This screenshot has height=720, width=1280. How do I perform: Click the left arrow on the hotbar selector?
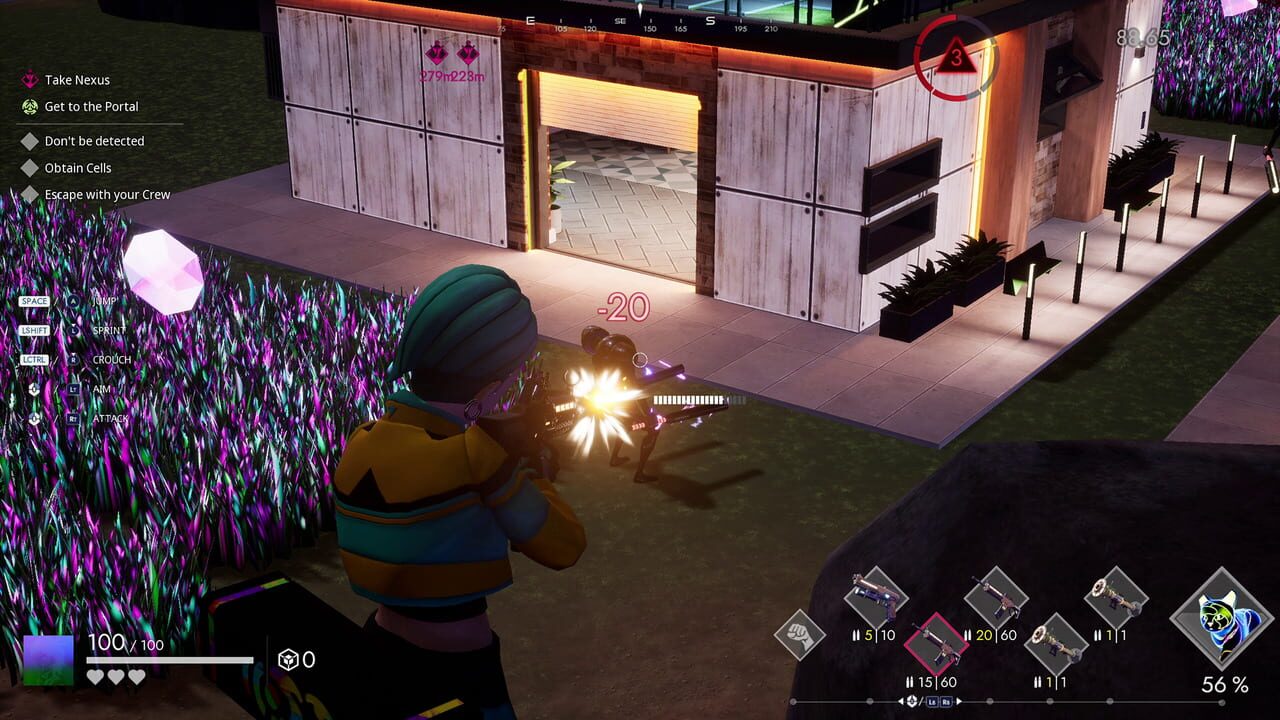point(901,700)
